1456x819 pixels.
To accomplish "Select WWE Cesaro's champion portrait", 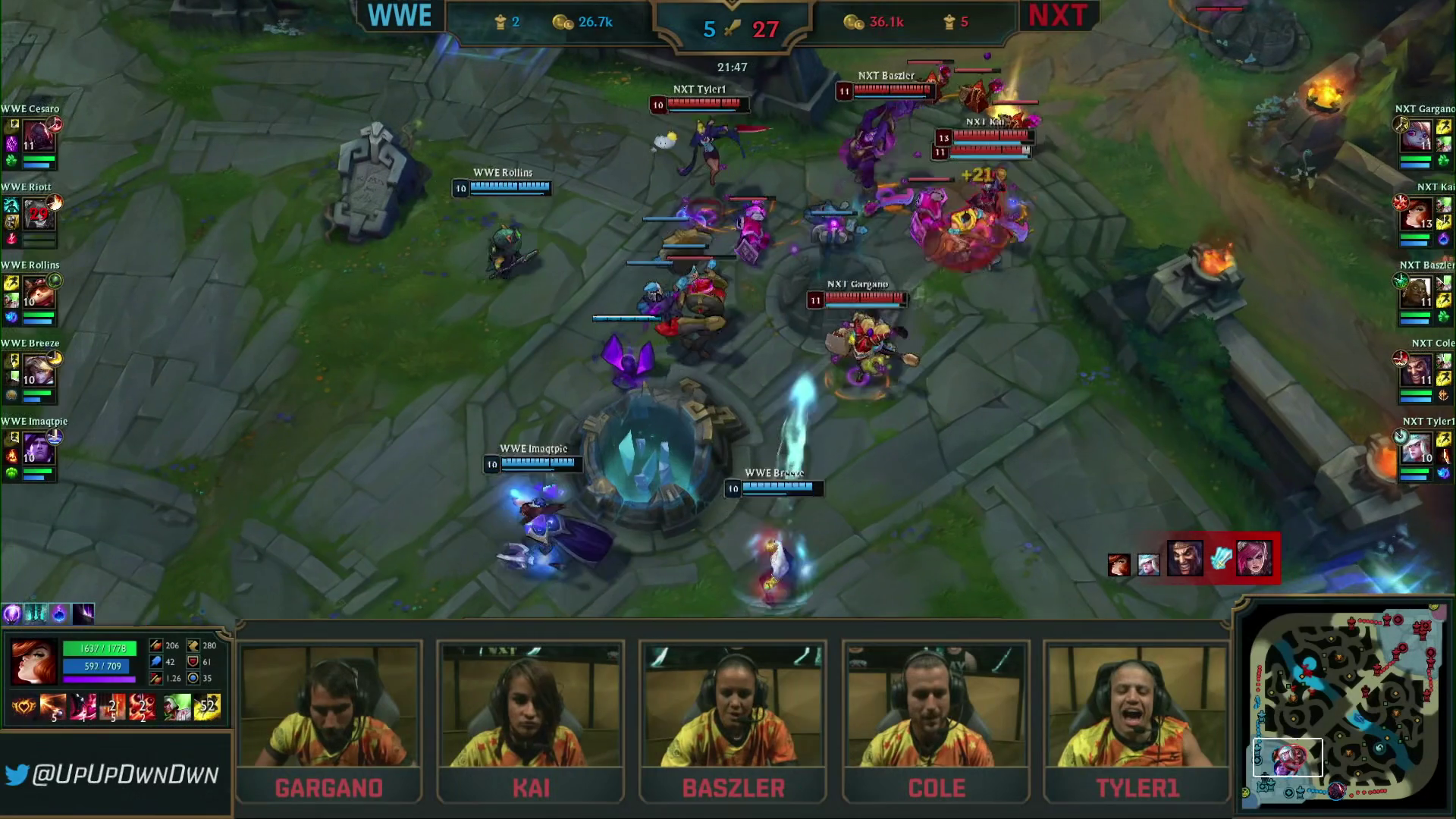I will 38,137.
